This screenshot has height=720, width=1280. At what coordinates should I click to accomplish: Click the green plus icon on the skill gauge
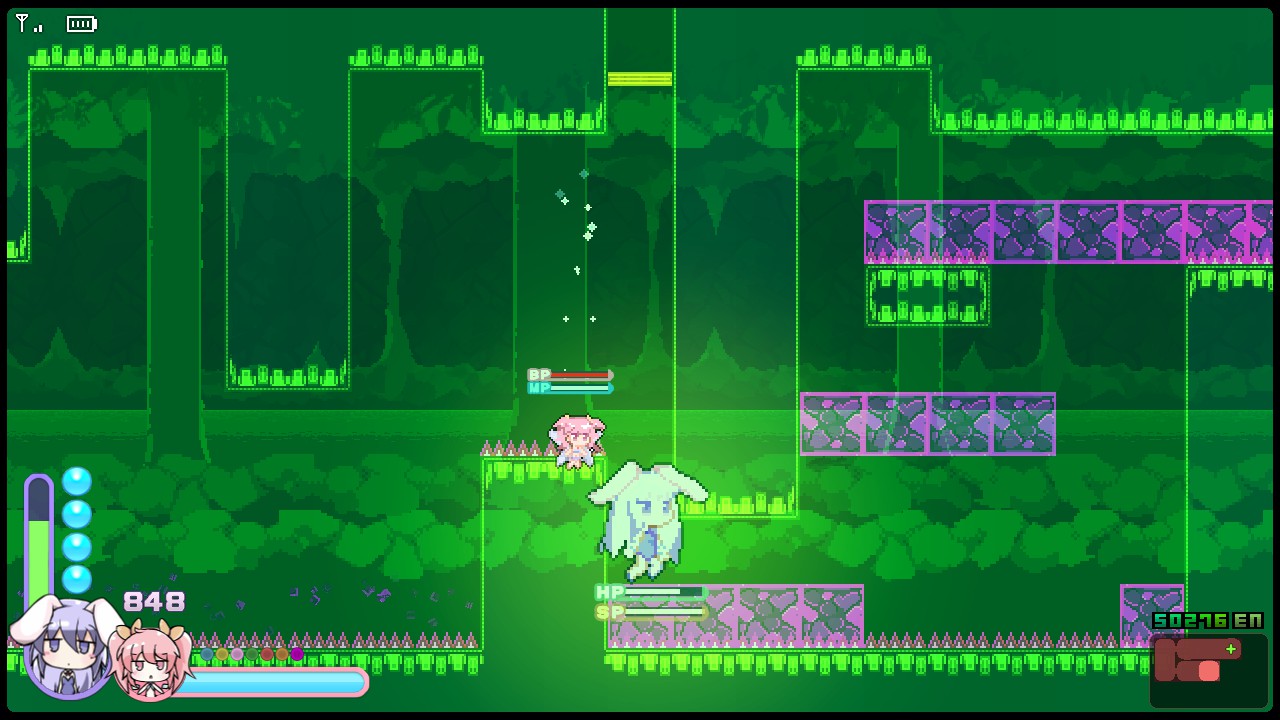coord(1231,649)
